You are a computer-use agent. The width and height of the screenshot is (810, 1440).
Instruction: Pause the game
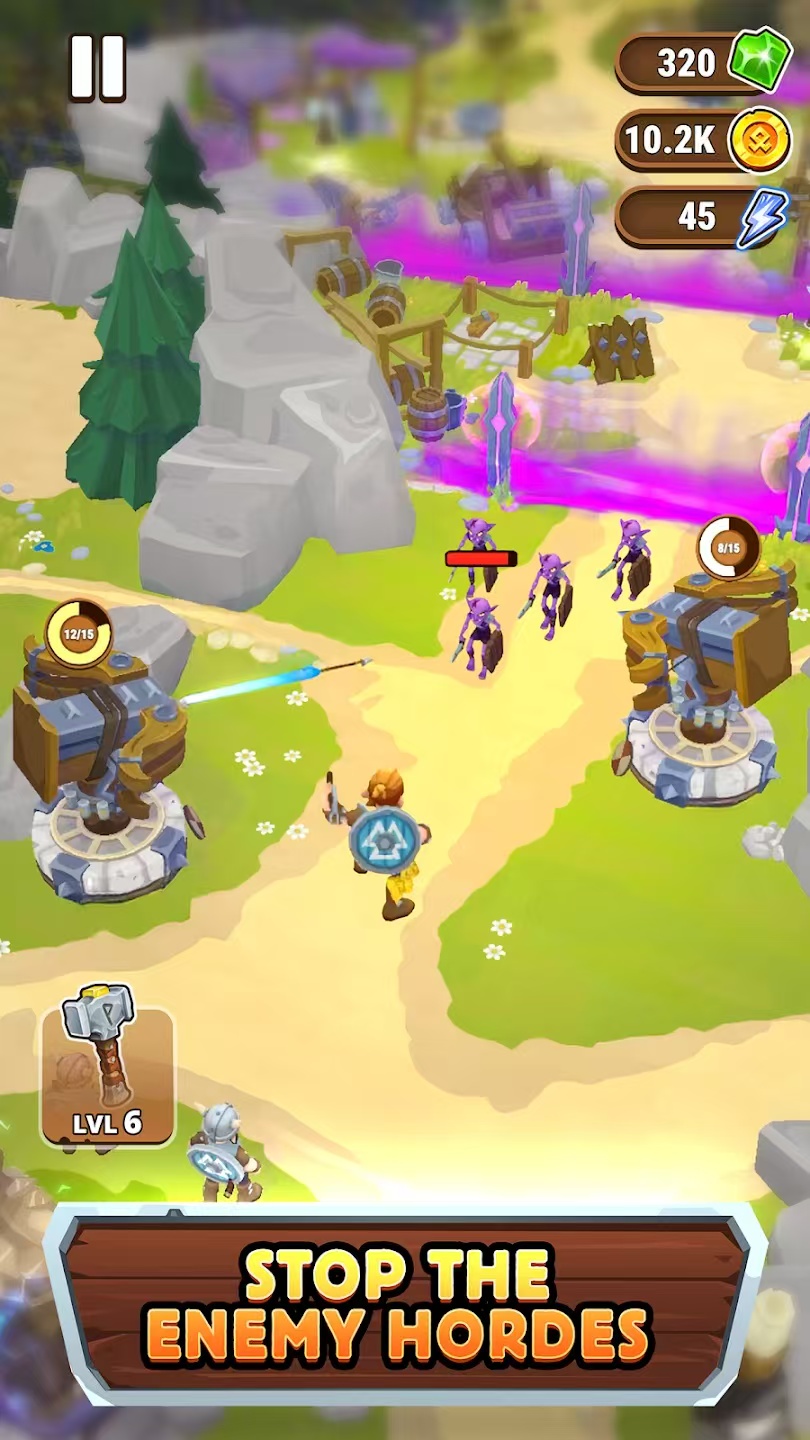pyautogui.click(x=97, y=68)
